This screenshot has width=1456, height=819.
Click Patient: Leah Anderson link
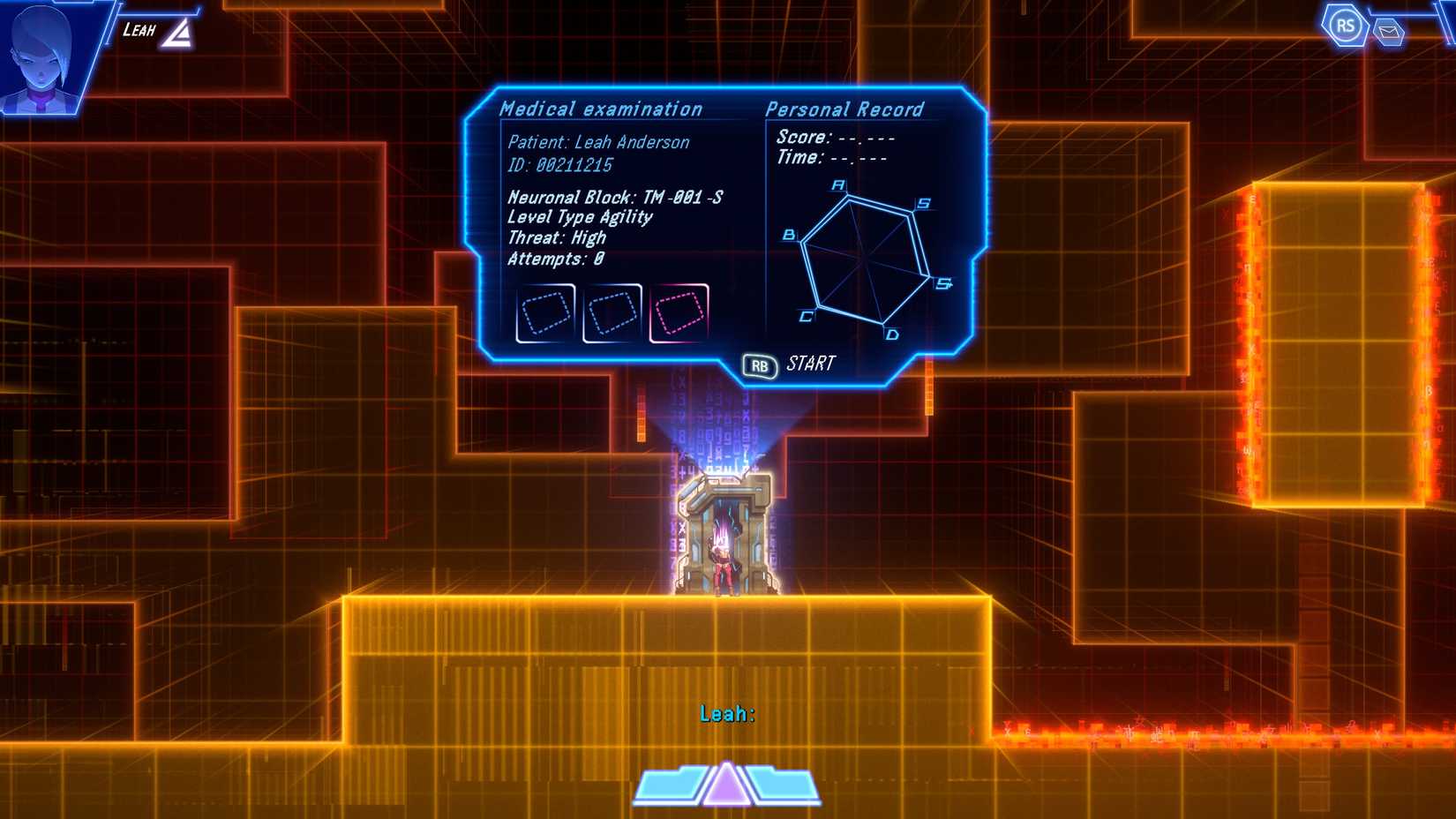coord(600,141)
